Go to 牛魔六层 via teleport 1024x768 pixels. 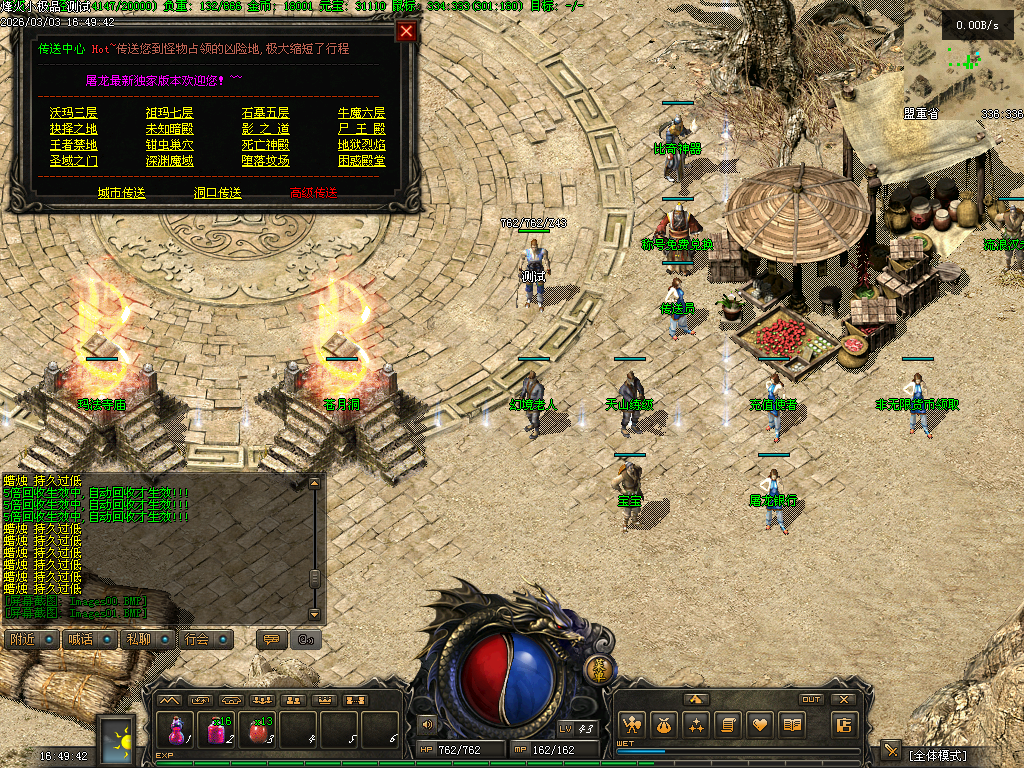pyautogui.click(x=361, y=113)
